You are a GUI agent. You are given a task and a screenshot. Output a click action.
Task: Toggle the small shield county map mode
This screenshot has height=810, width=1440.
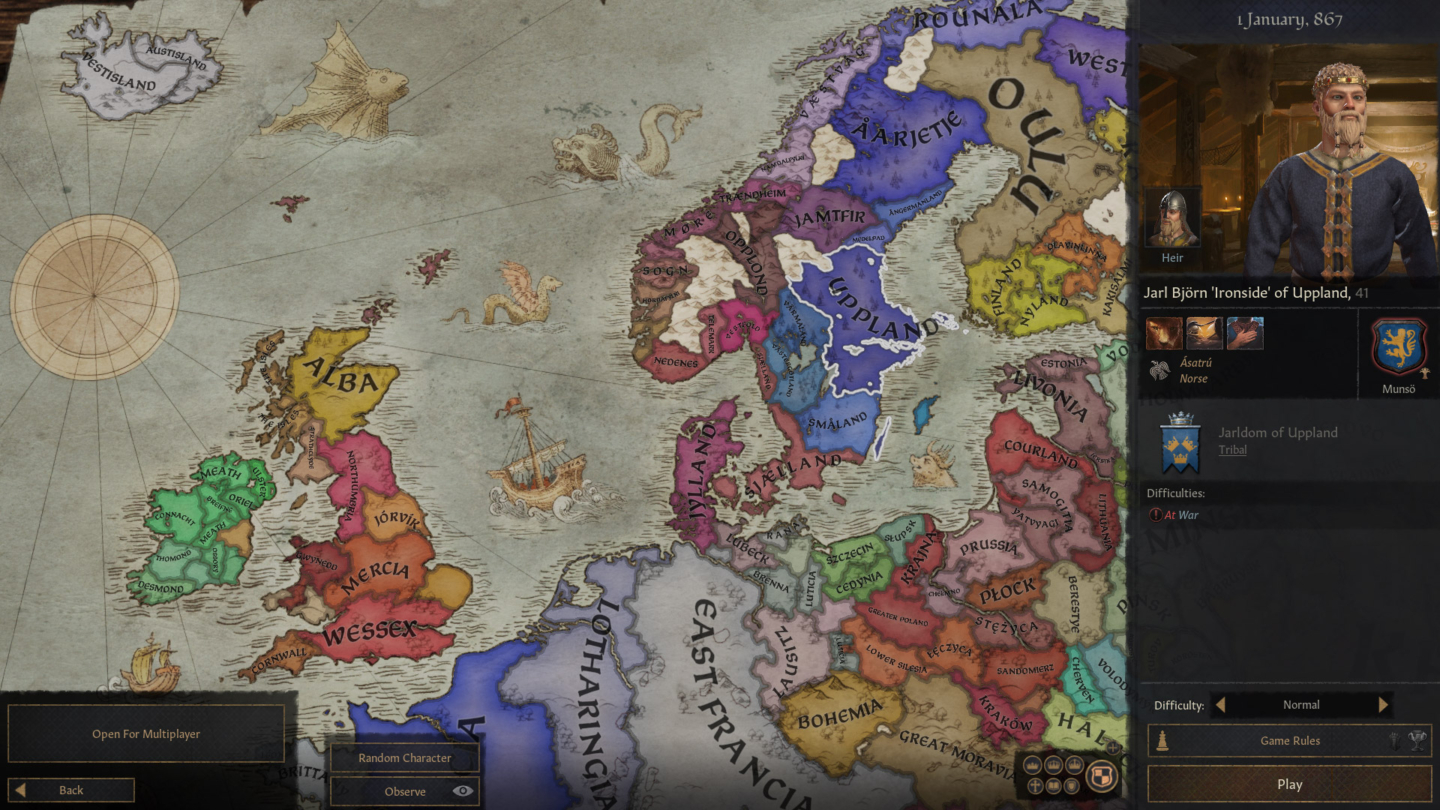point(1071,785)
